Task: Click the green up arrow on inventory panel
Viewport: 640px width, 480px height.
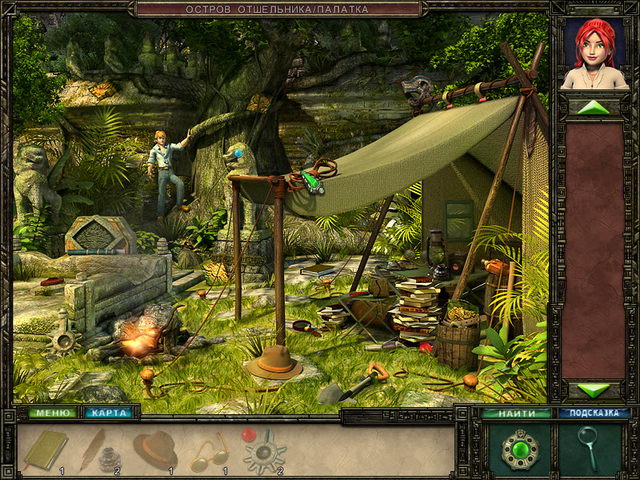Action: click(593, 107)
